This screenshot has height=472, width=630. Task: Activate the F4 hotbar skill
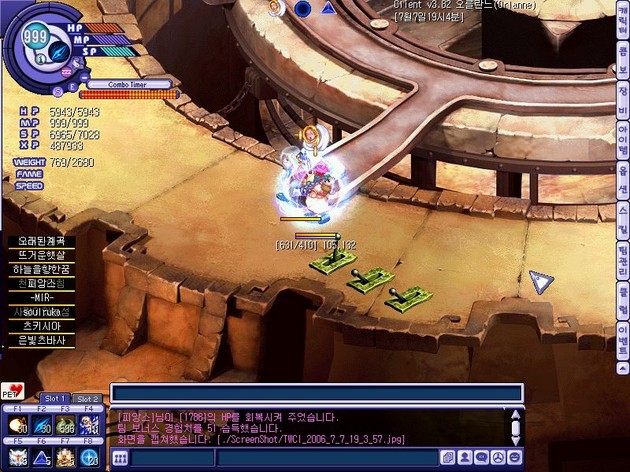pyautogui.click(x=91, y=427)
